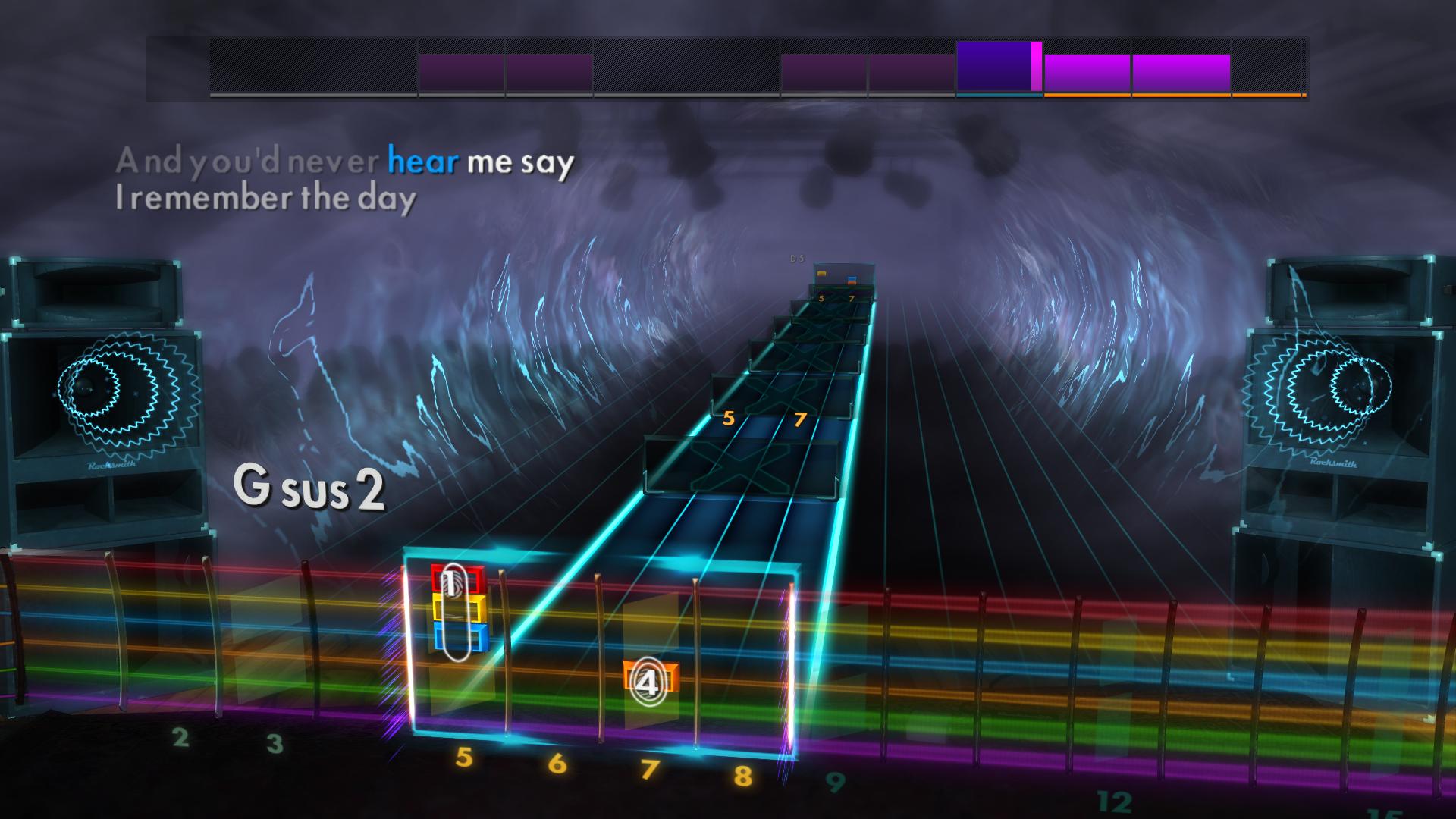Select the magenta playhead marker on the timeline
Screen dimensions: 1456x819
[x=1034, y=68]
